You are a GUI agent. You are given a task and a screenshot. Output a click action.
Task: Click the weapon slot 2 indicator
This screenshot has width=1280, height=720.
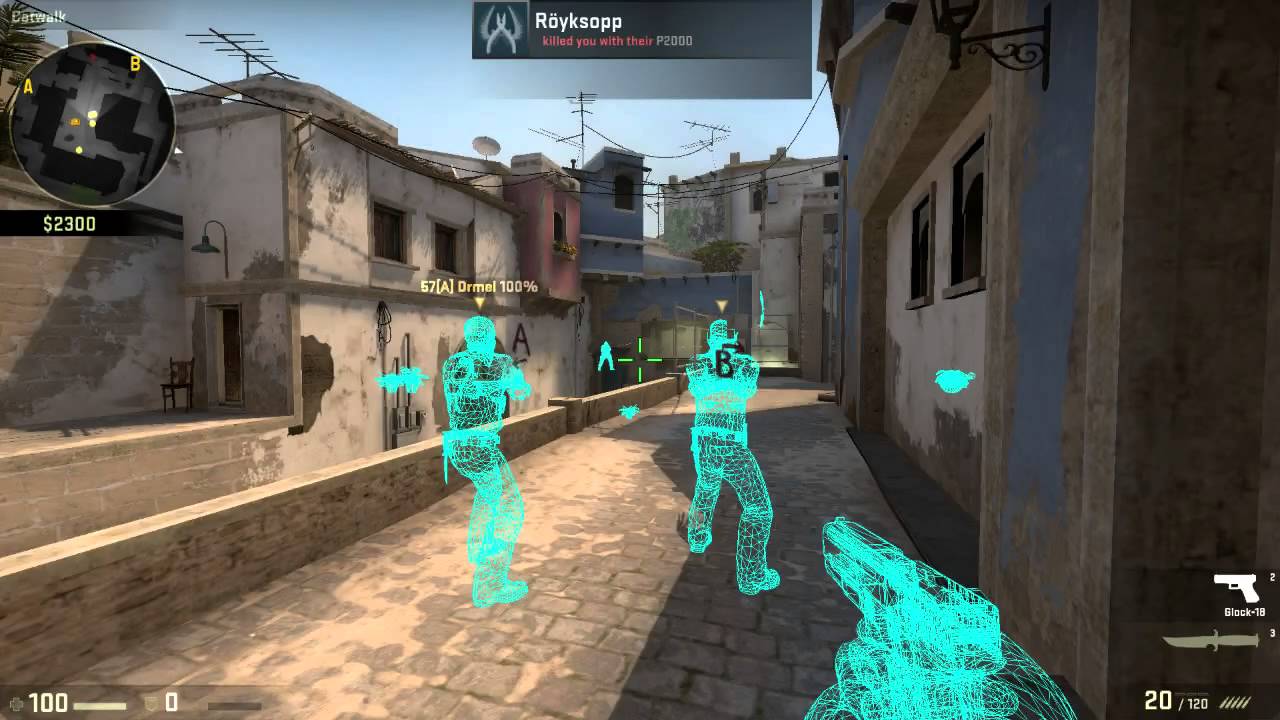(1271, 577)
